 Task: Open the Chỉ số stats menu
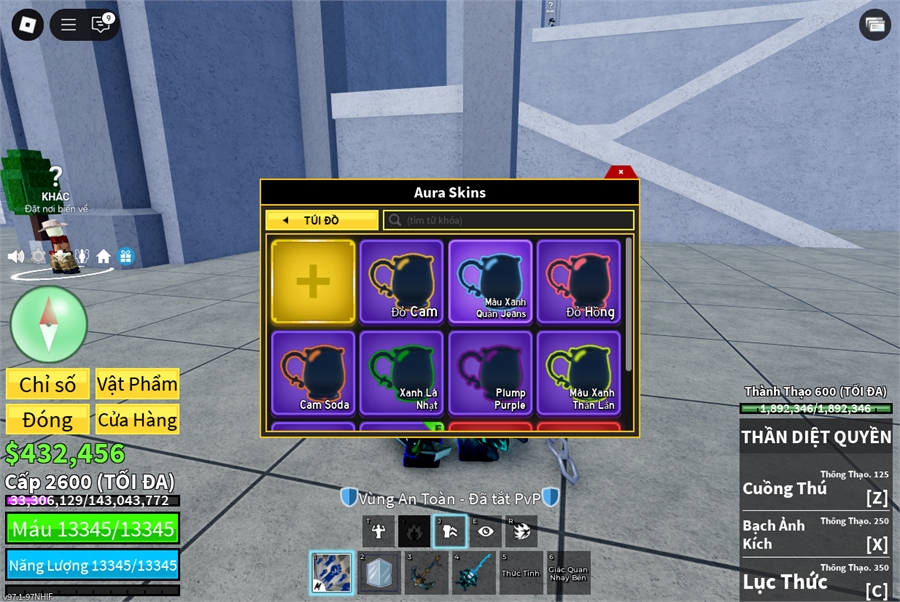tap(48, 384)
